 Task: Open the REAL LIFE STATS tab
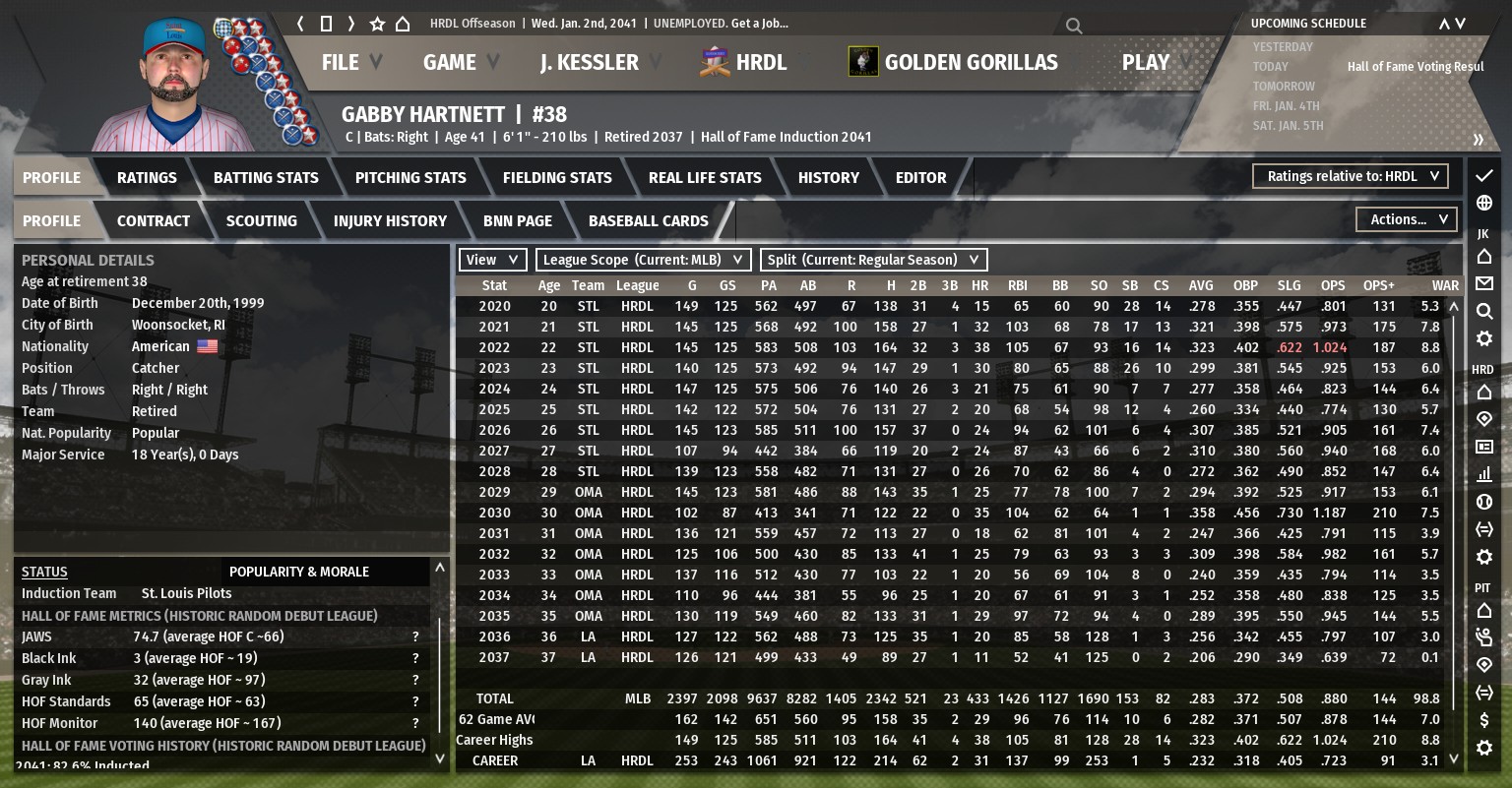705,177
